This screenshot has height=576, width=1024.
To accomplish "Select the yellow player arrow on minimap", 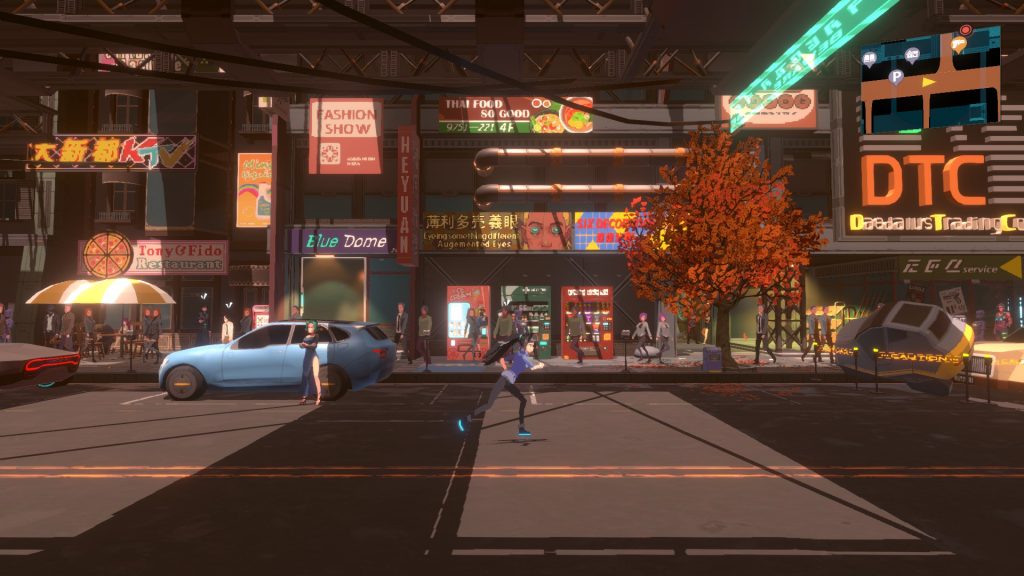I will point(930,82).
